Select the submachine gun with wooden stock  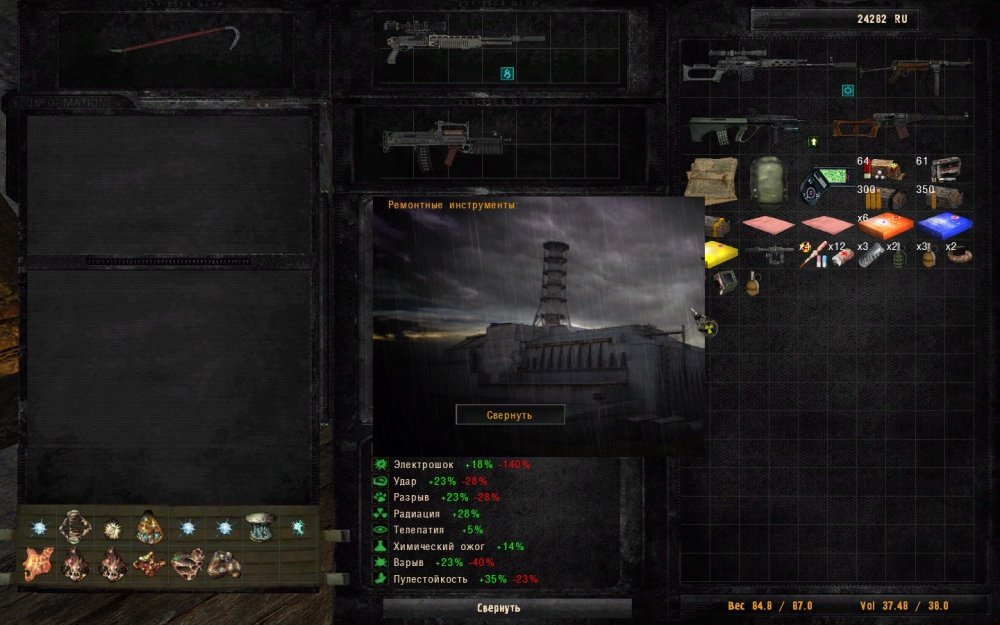929,70
